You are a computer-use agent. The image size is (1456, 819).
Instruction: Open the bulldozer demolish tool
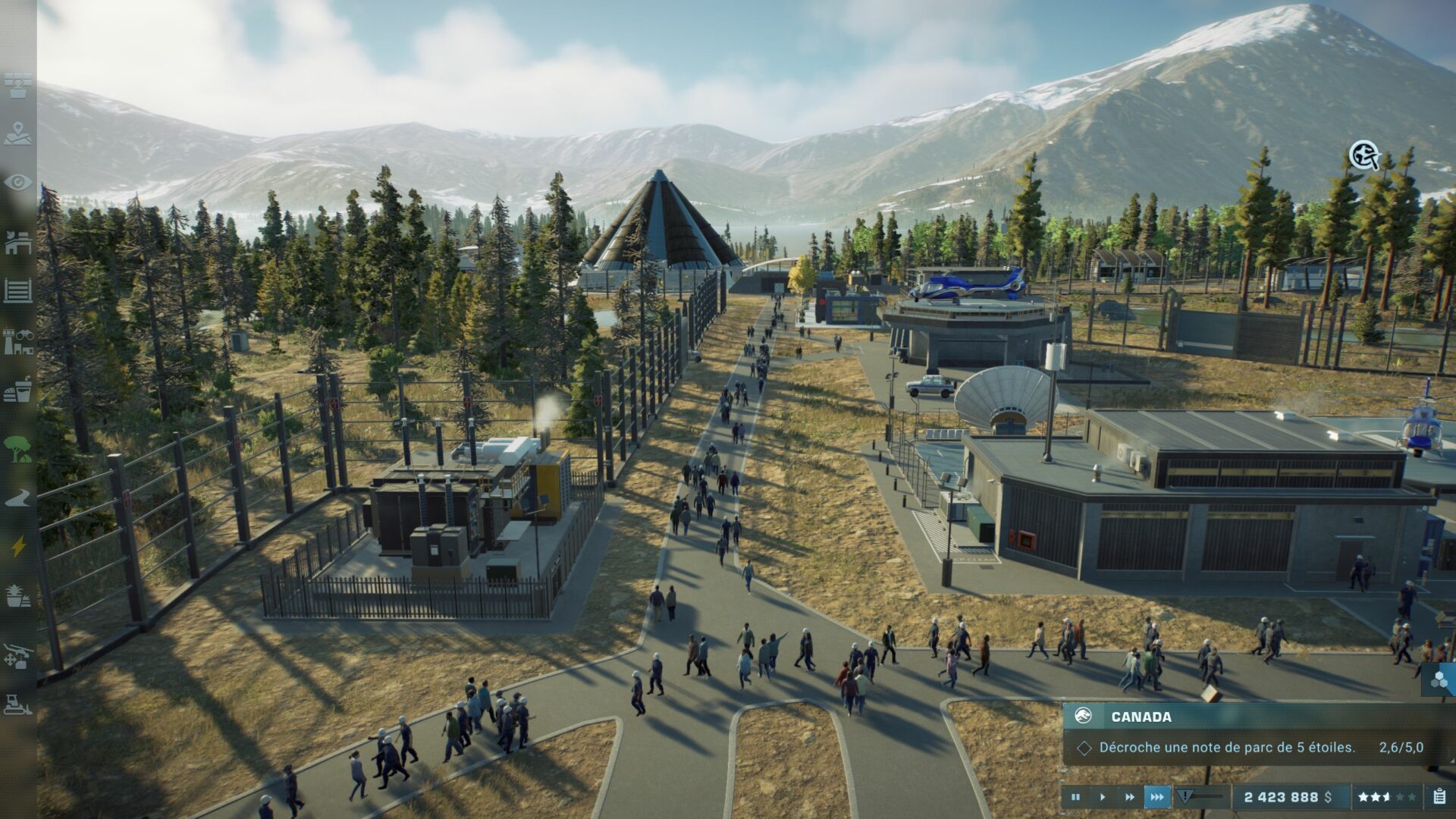click(x=18, y=705)
